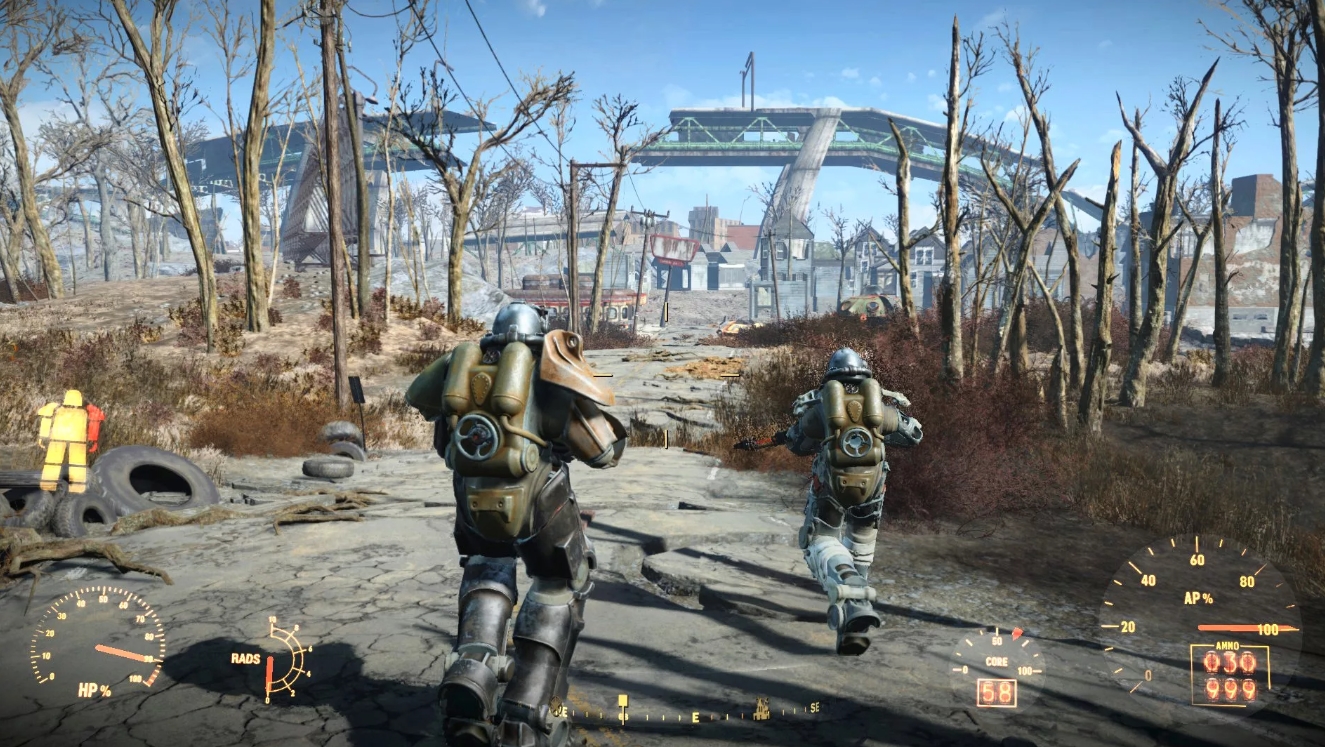Click the red needle on the HP% dial

[118, 651]
